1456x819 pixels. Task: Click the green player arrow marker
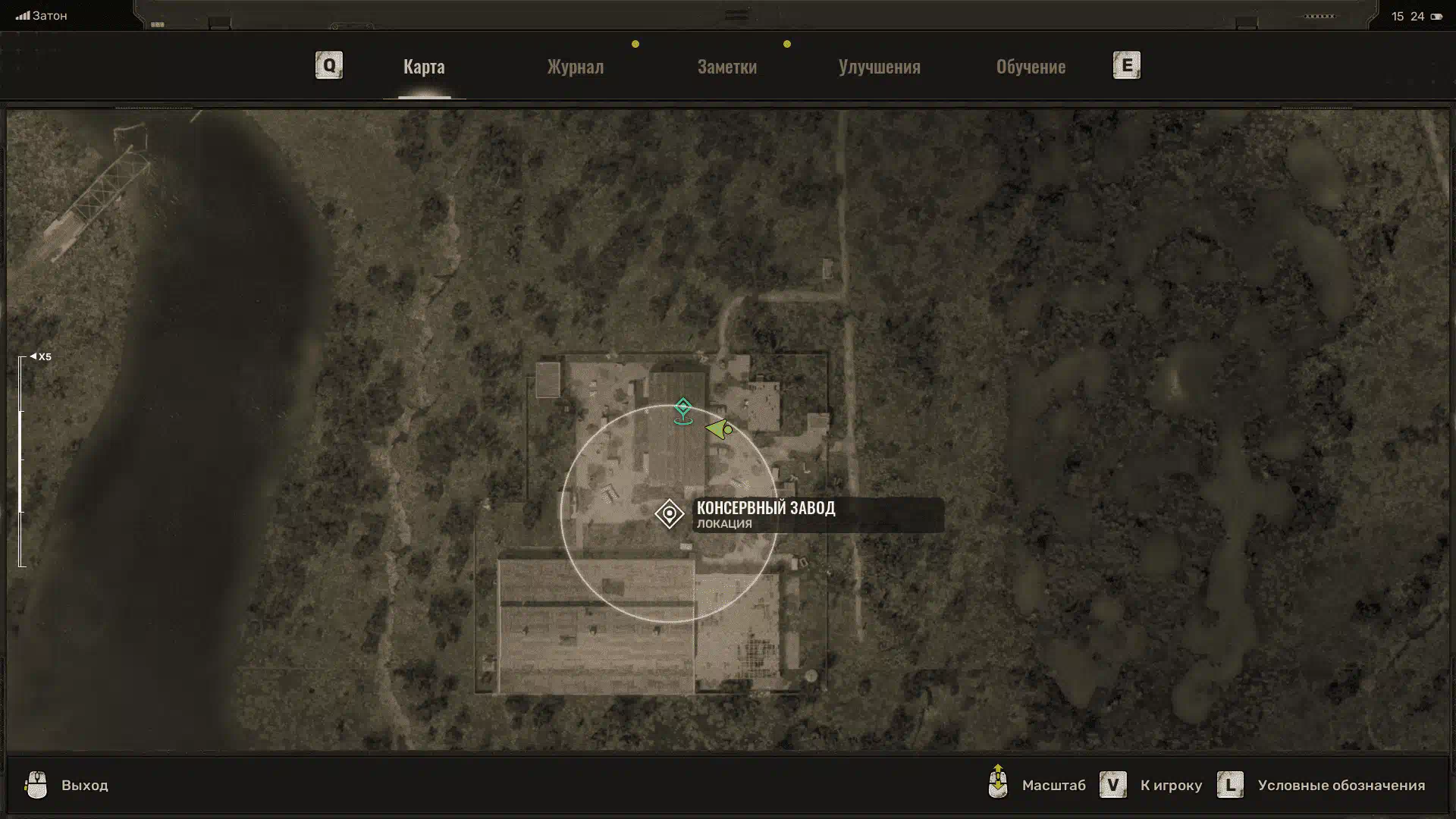[718, 430]
